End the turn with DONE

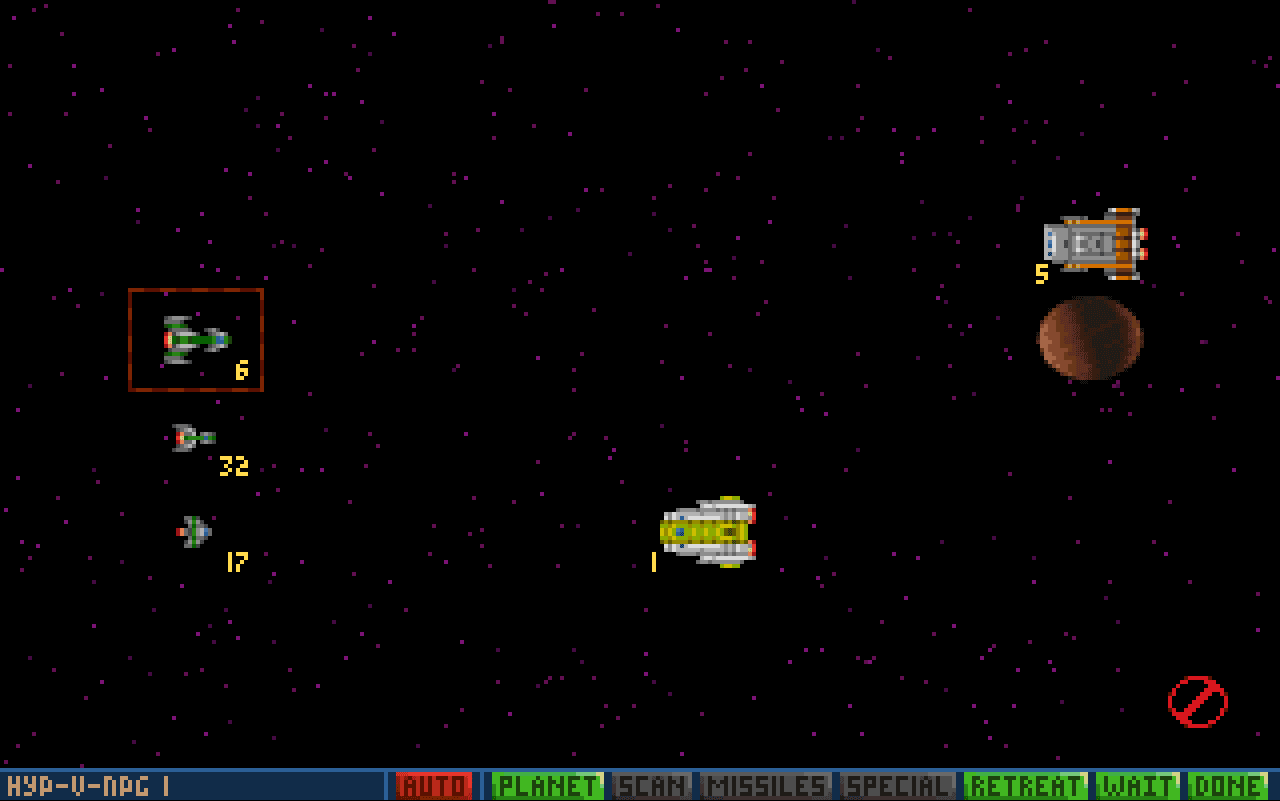[x=1227, y=786]
